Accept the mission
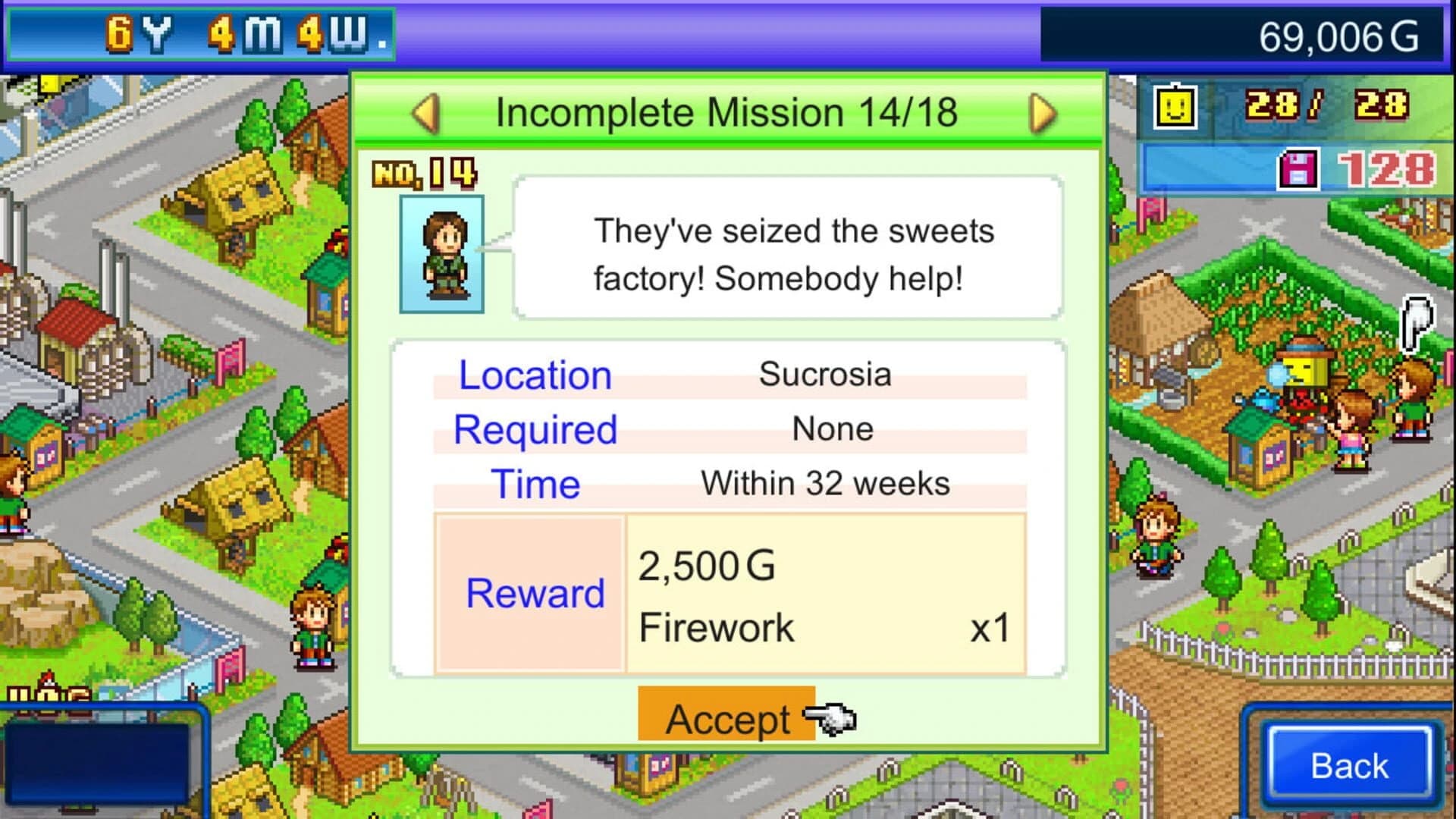Viewport: 1456px width, 819px height. pos(726,719)
